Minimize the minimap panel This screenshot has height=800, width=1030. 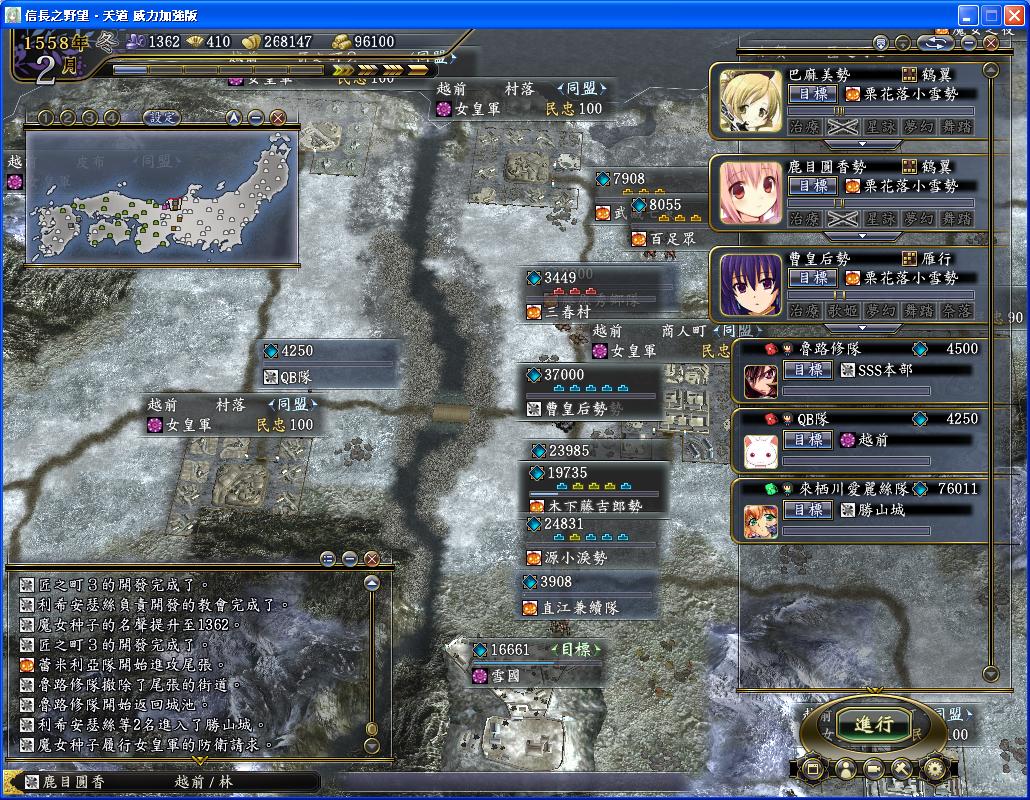256,117
